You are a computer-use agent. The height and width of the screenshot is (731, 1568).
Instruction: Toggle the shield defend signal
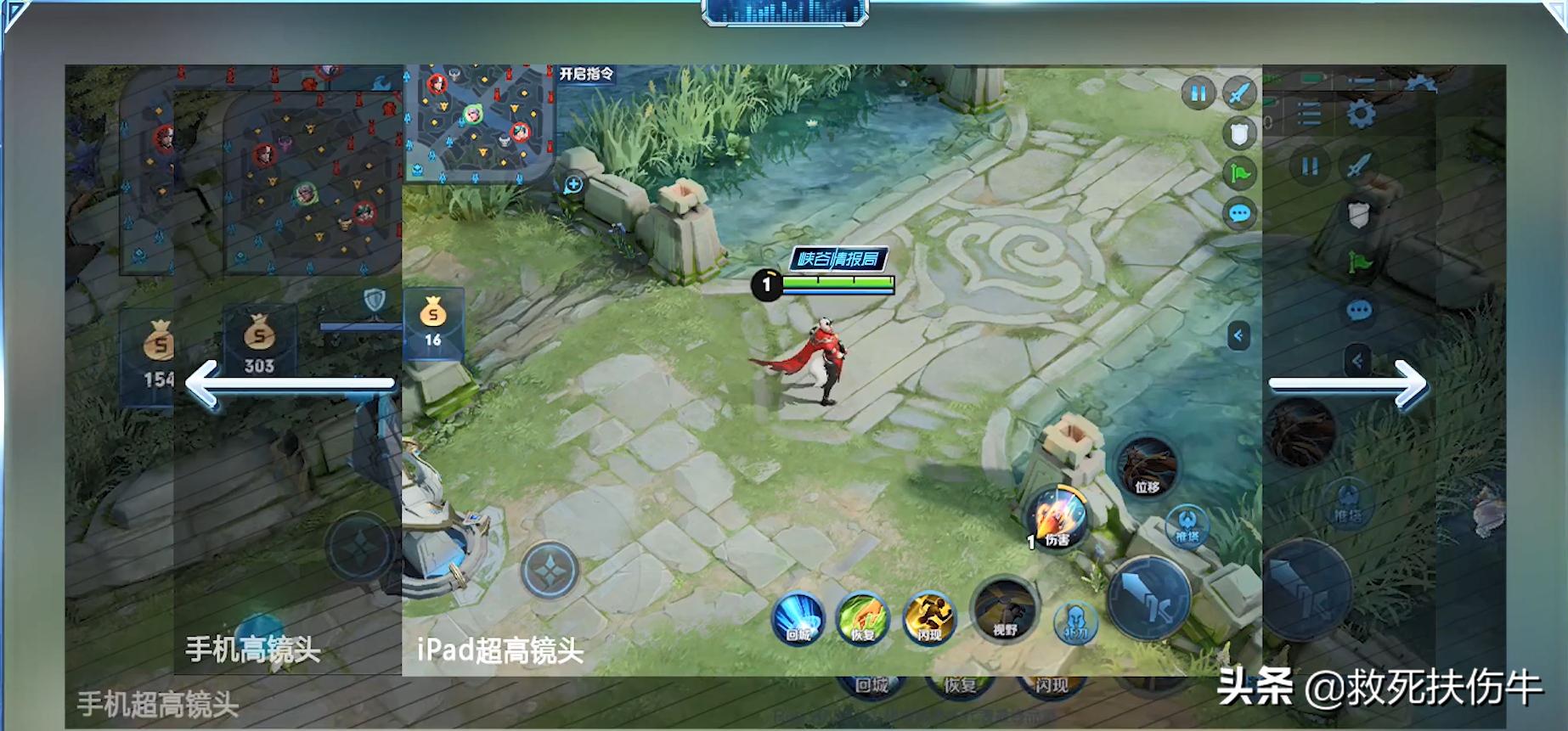point(1238,133)
